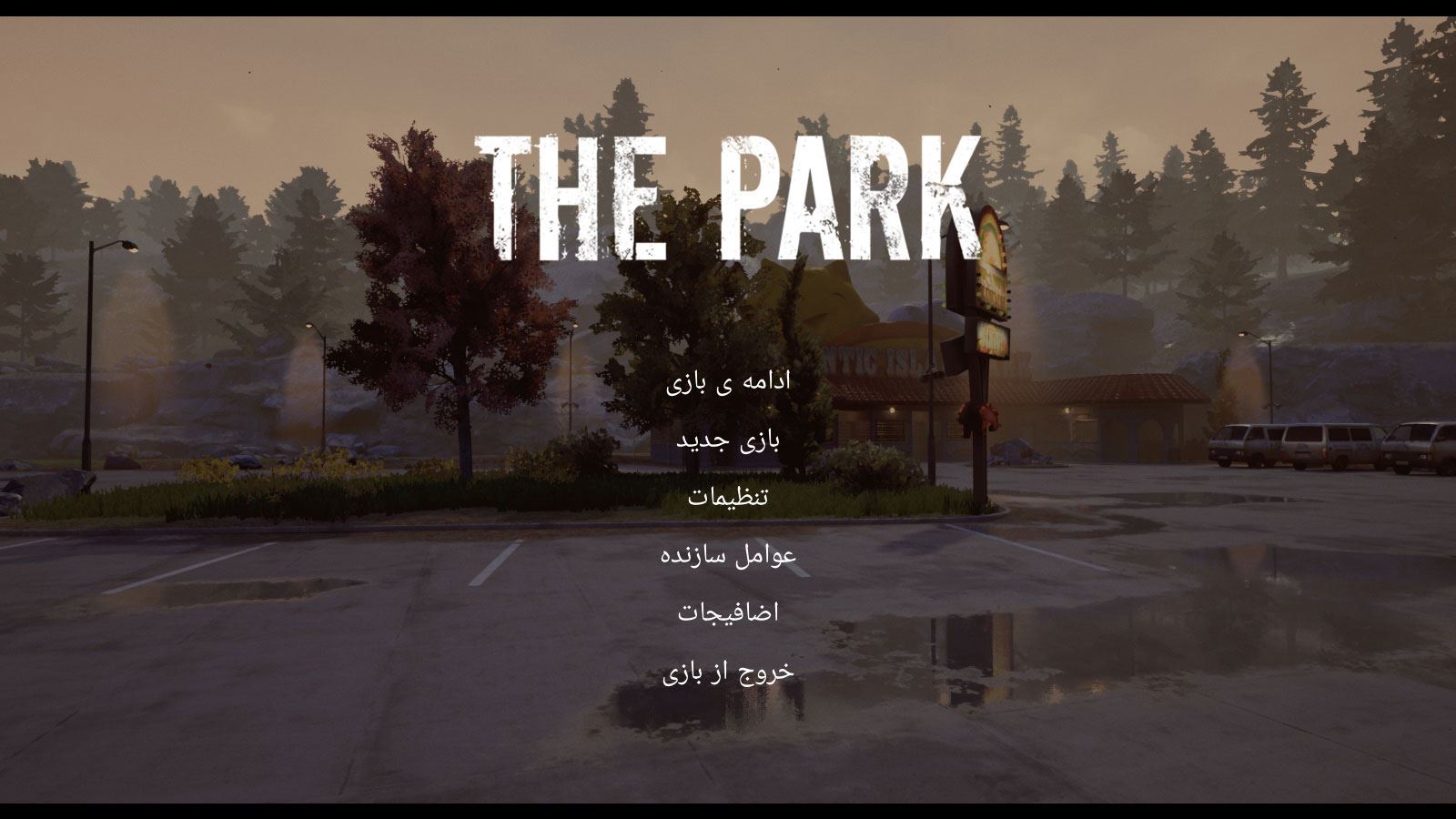
Task: Show عوامل سازنده (Credits)
Action: point(728,554)
